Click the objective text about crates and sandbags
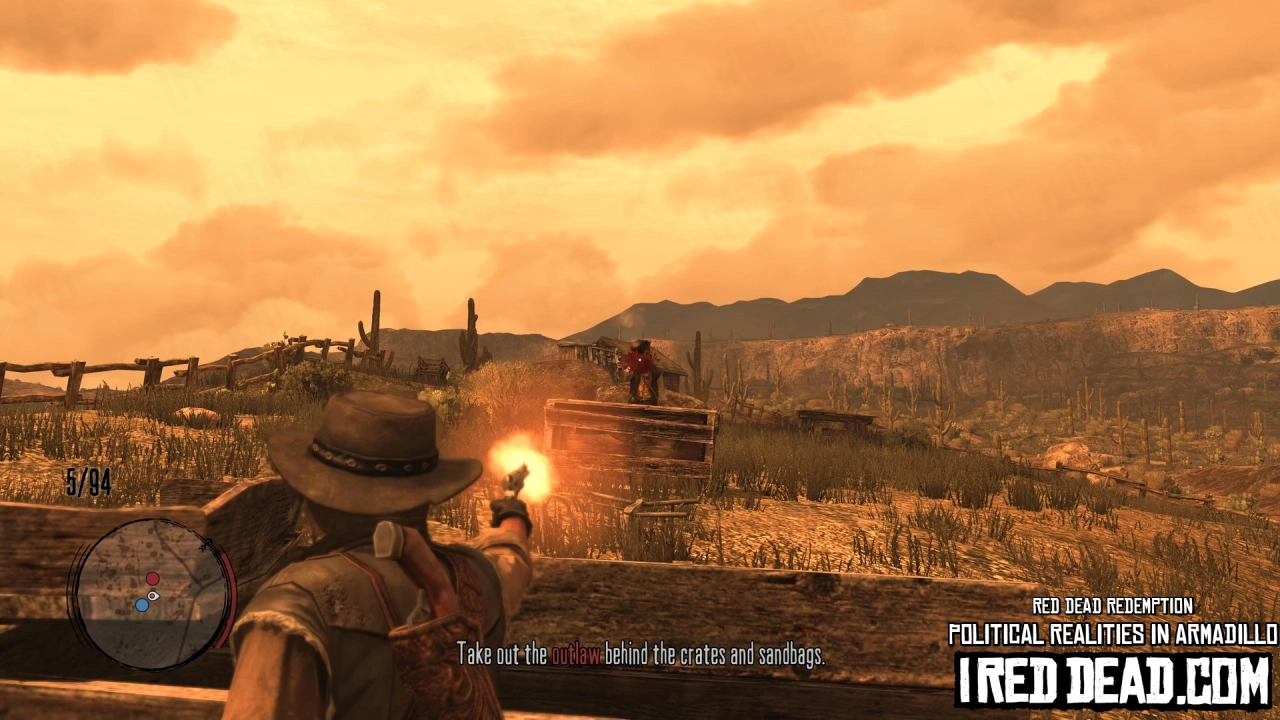Image resolution: width=1280 pixels, height=720 pixels. pyautogui.click(x=640, y=656)
